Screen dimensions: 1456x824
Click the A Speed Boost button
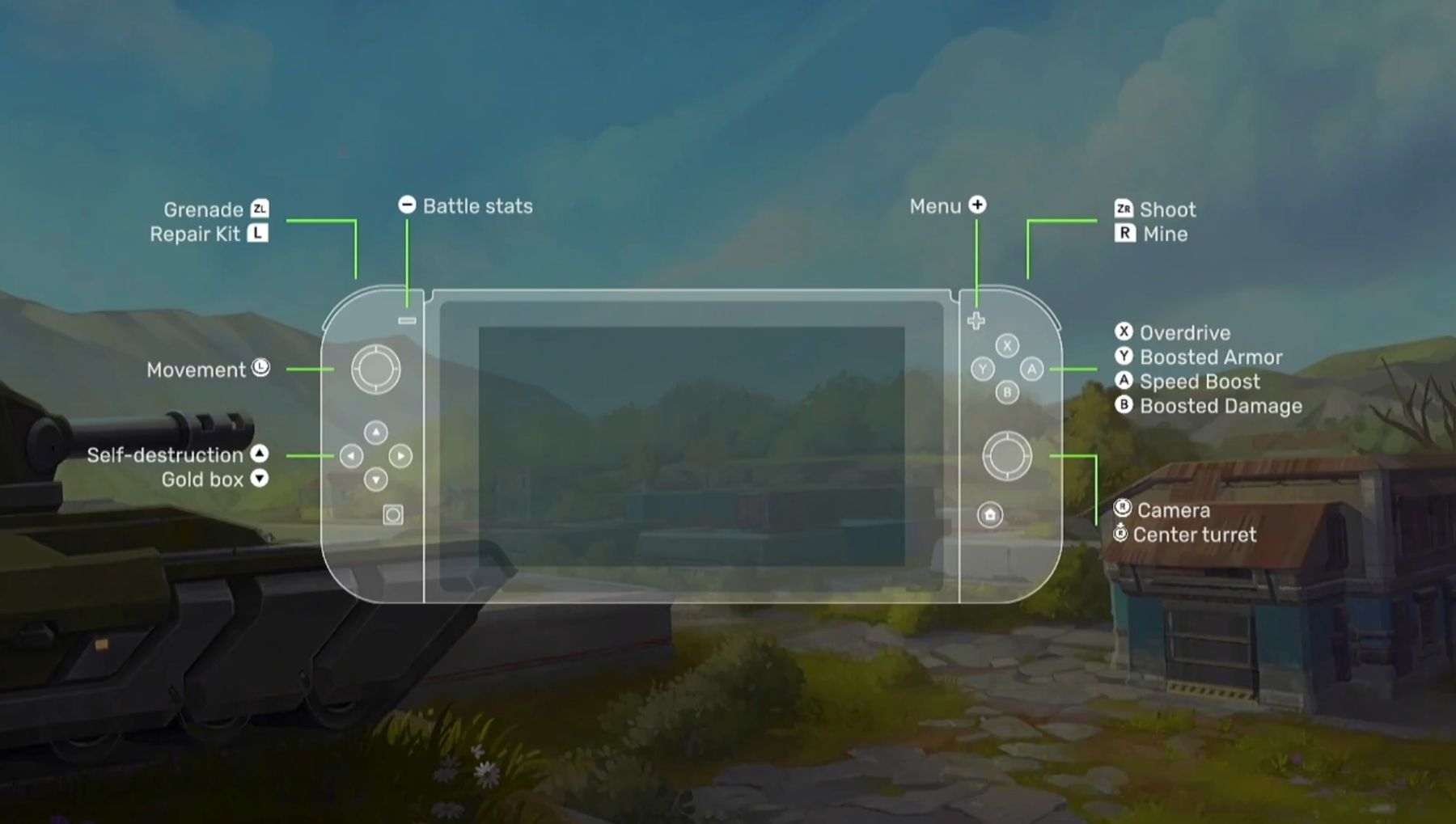coord(1031,370)
